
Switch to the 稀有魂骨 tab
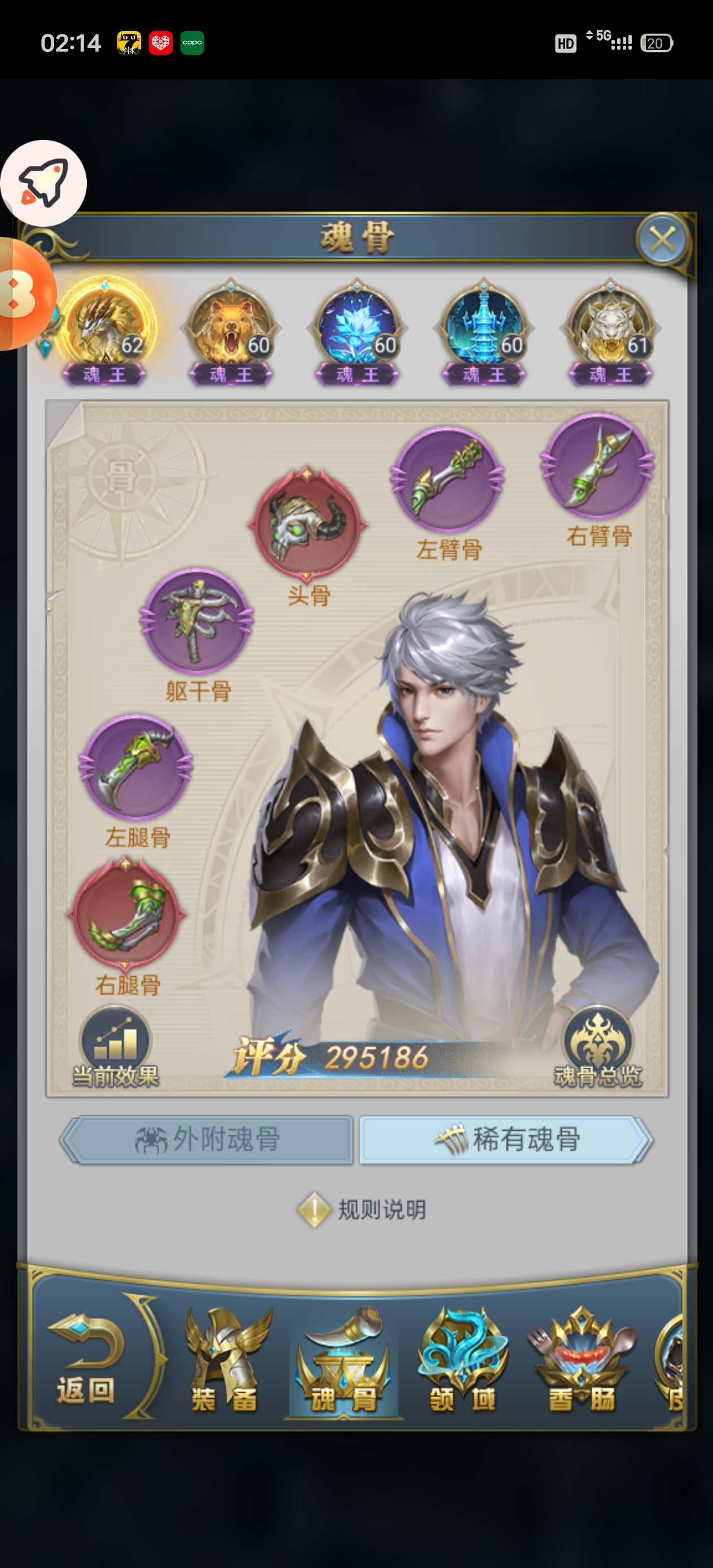point(505,1139)
